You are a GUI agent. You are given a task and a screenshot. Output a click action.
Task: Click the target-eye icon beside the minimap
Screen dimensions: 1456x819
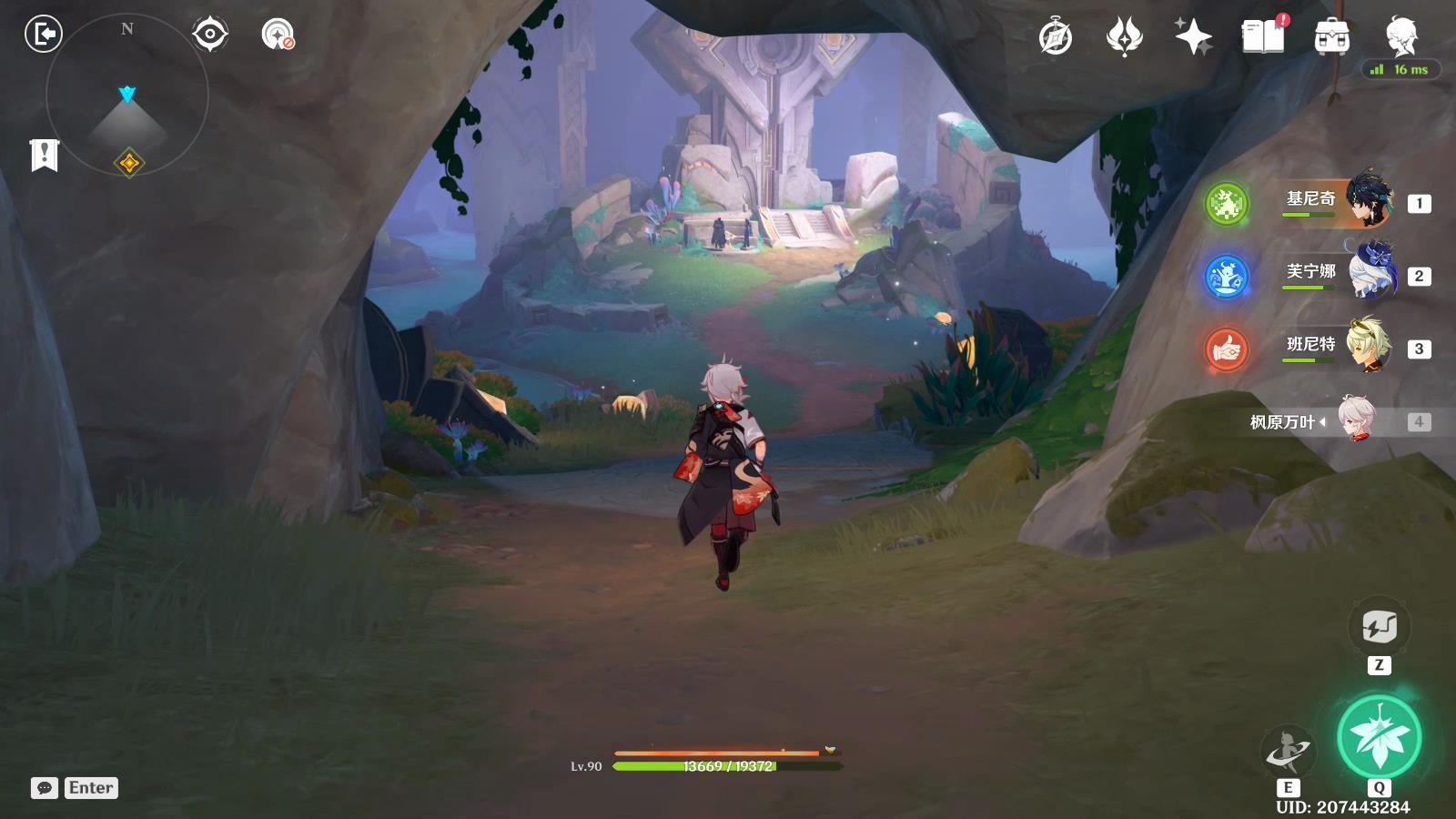pos(209,35)
